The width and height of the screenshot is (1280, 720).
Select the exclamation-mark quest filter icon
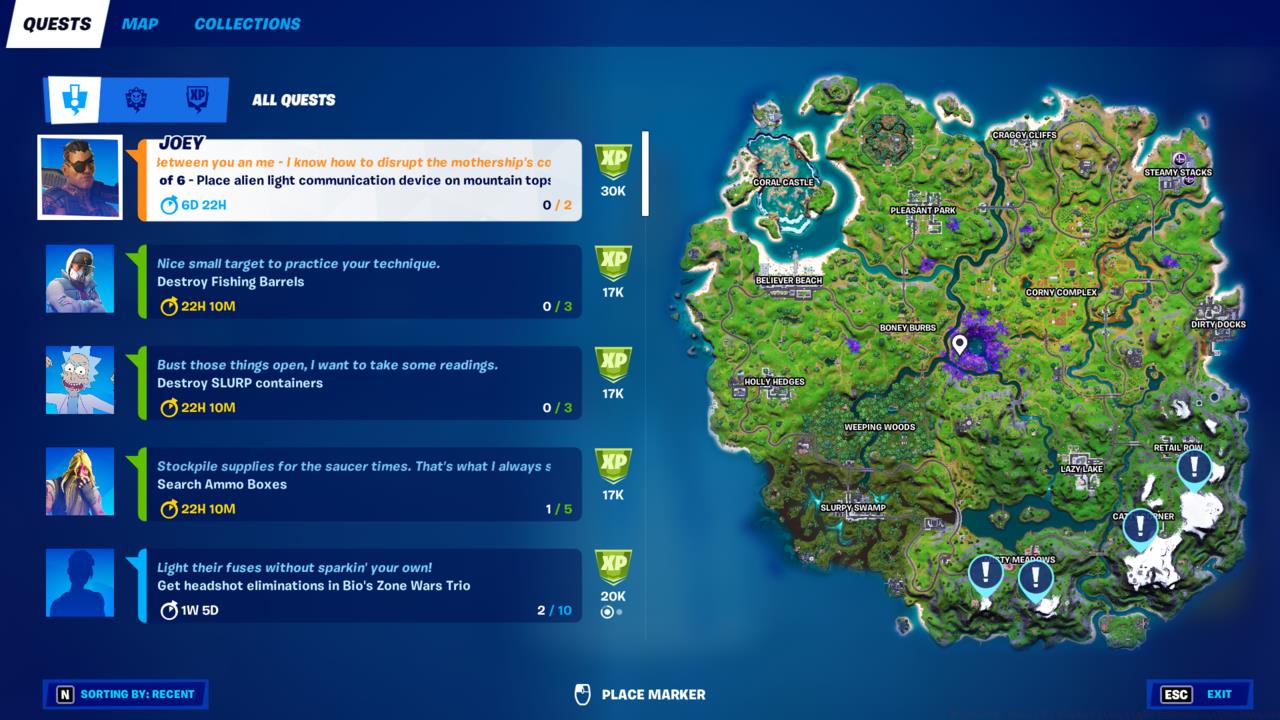76,99
